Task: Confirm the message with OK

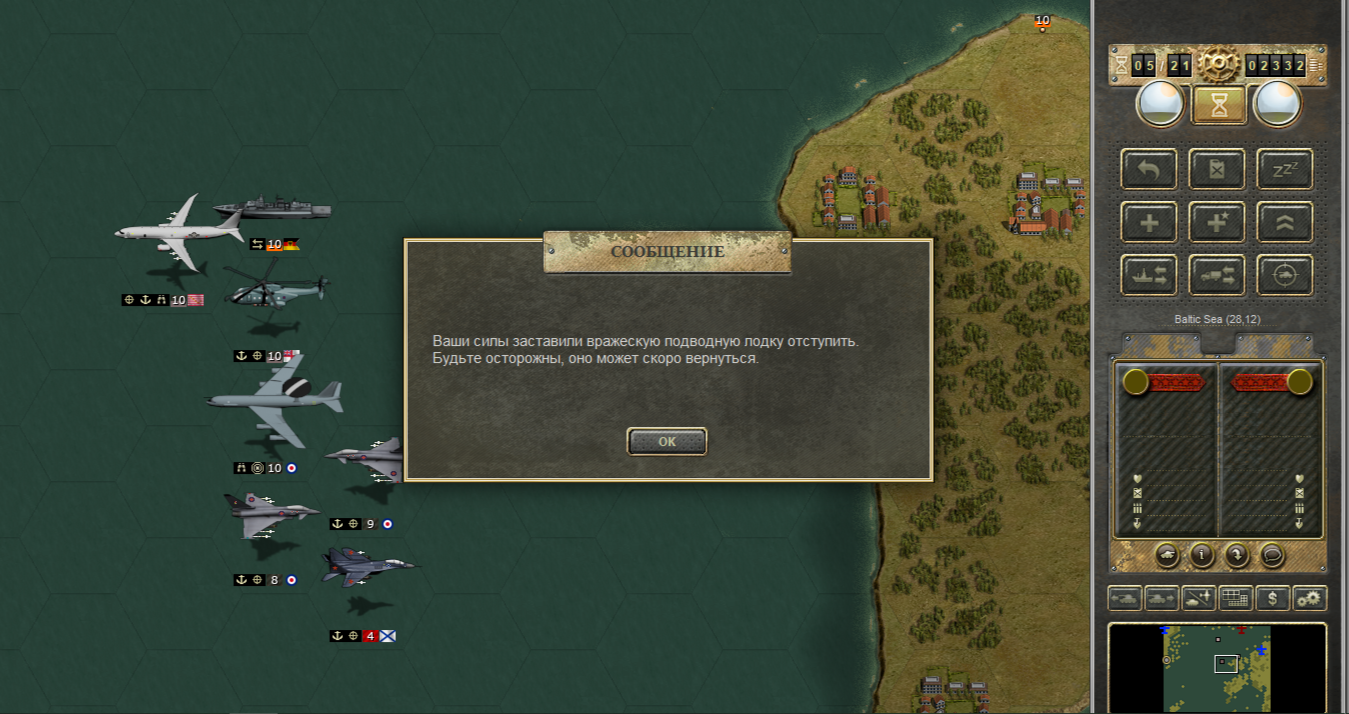Action: (667, 441)
